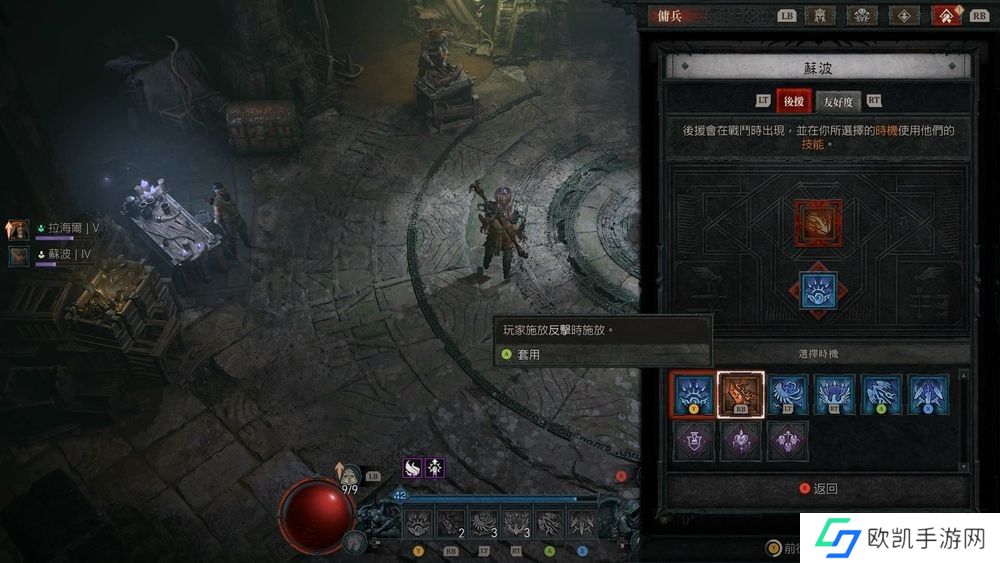Open the skull-face tab in top bar
This screenshot has width=1000, height=563.
click(864, 15)
